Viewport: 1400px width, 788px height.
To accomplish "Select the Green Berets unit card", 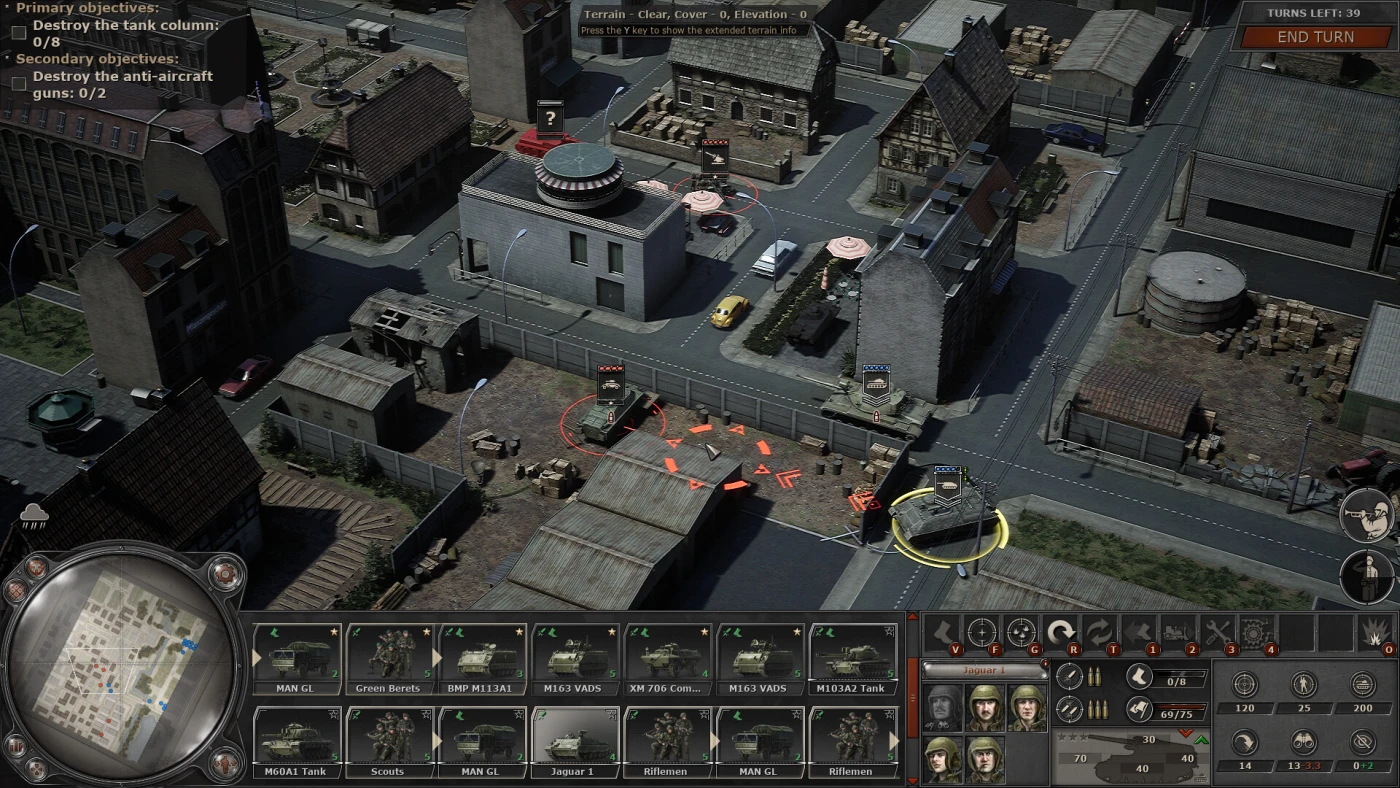I will 388,656.
